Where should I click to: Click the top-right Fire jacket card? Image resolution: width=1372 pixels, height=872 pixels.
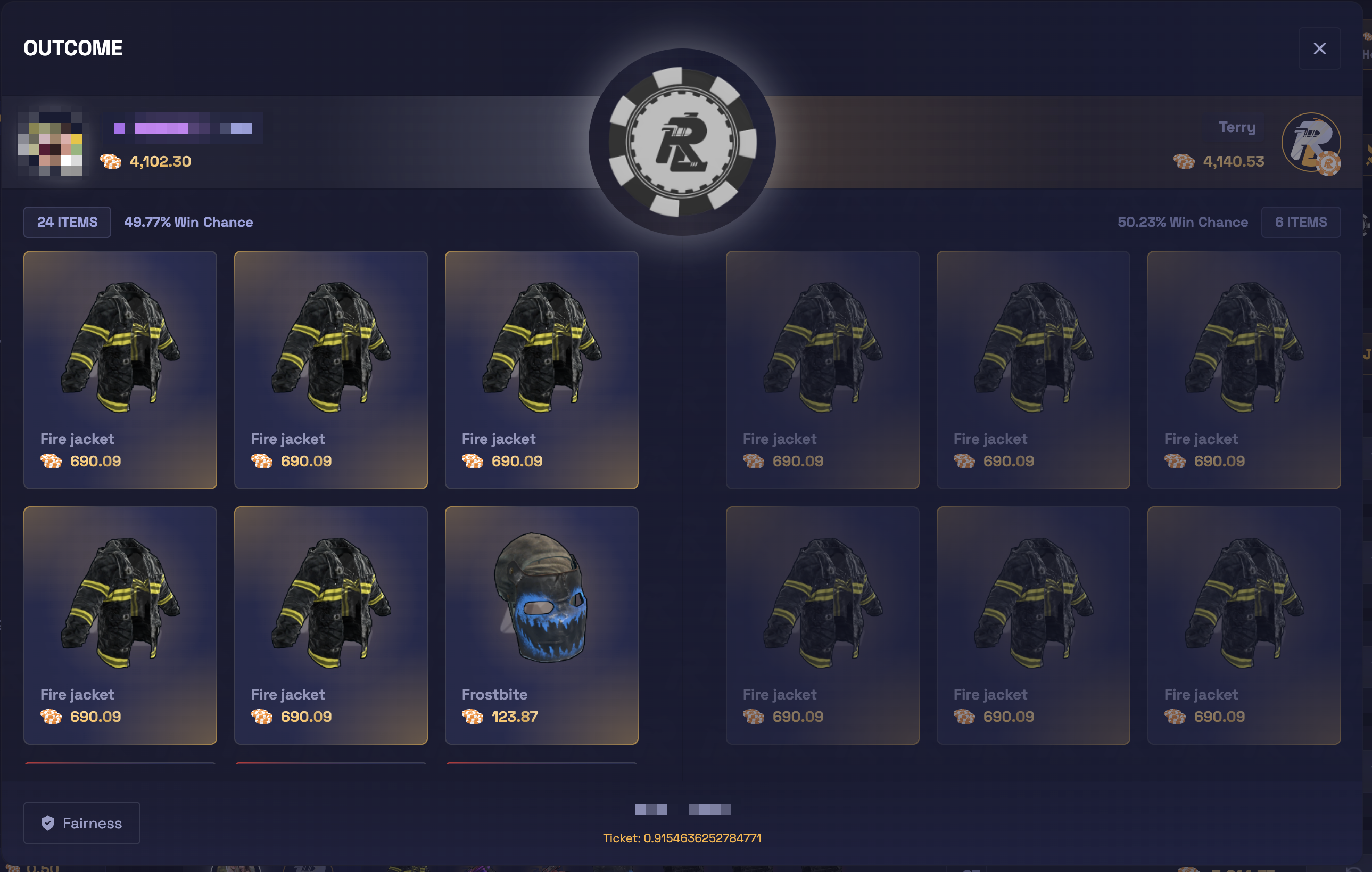[1244, 369]
